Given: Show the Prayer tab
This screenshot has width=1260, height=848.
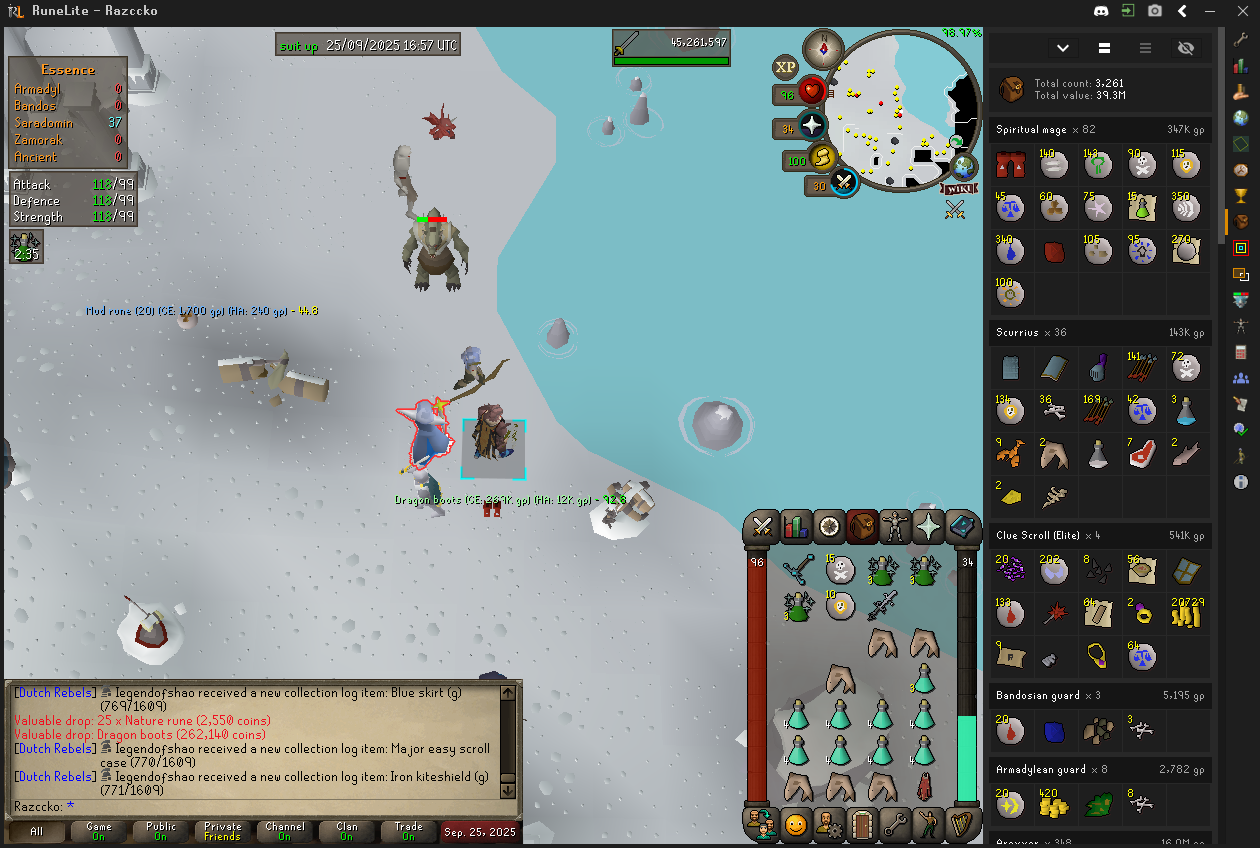Looking at the screenshot, I should pos(929,526).
